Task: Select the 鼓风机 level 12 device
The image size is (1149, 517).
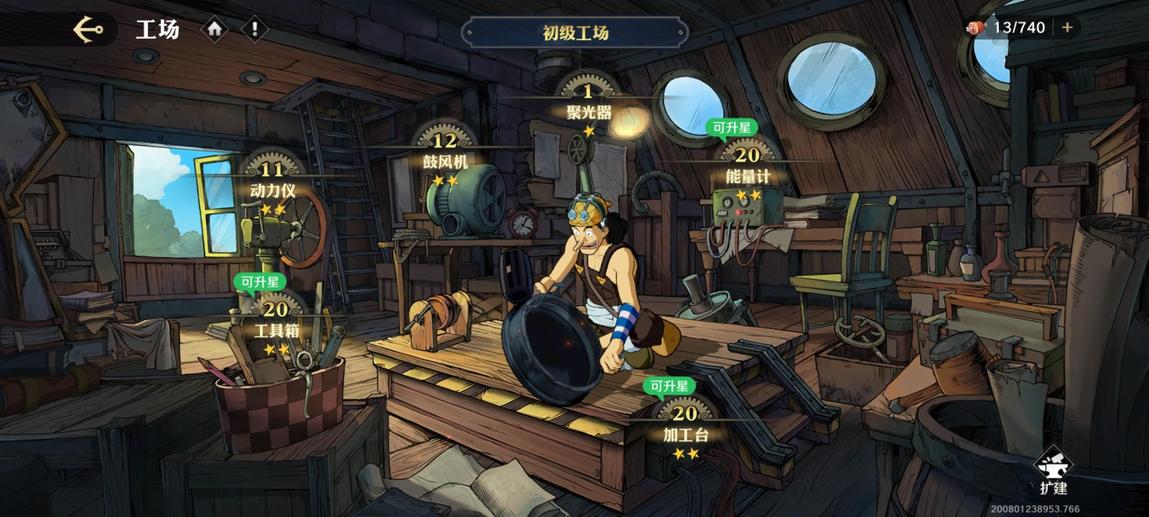Action: coord(444,151)
